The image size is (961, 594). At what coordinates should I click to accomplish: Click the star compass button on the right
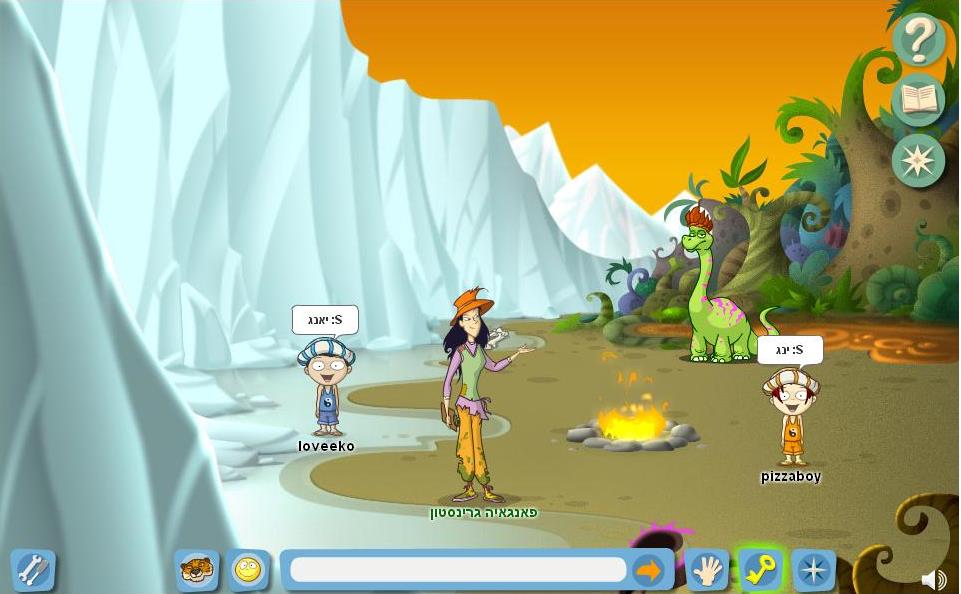point(918,160)
